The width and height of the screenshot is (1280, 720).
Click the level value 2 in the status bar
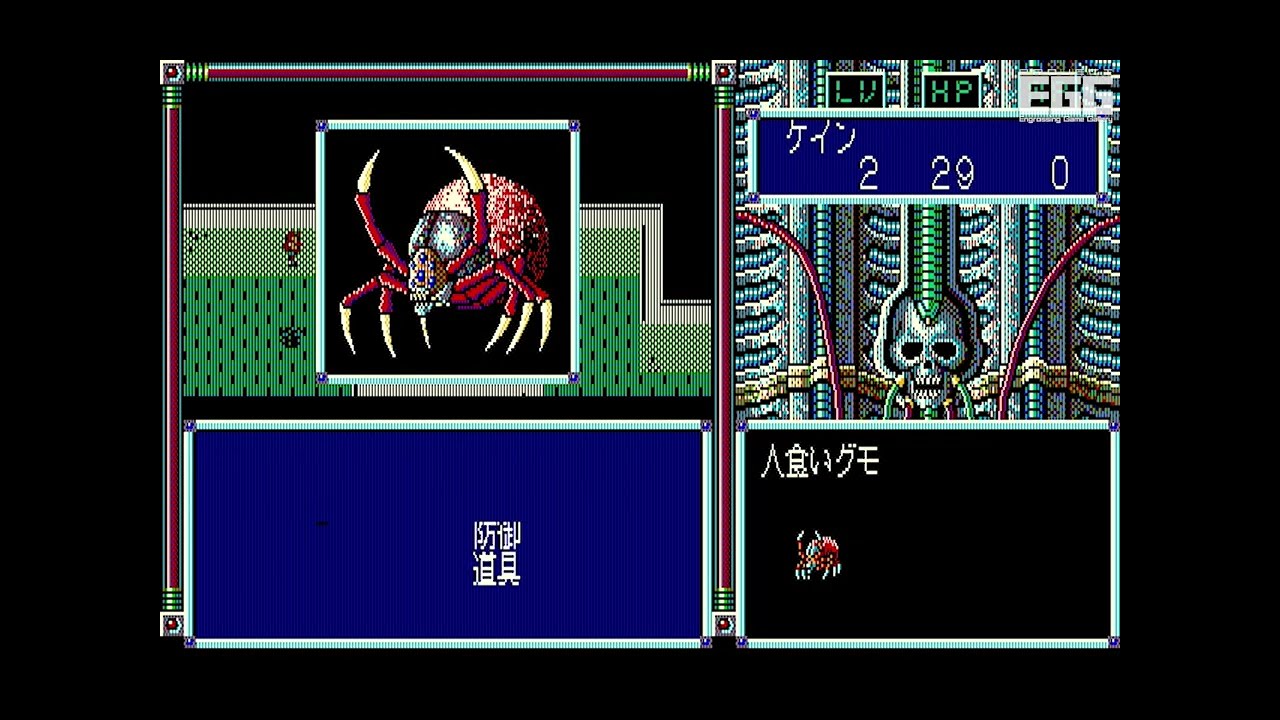pos(869,172)
